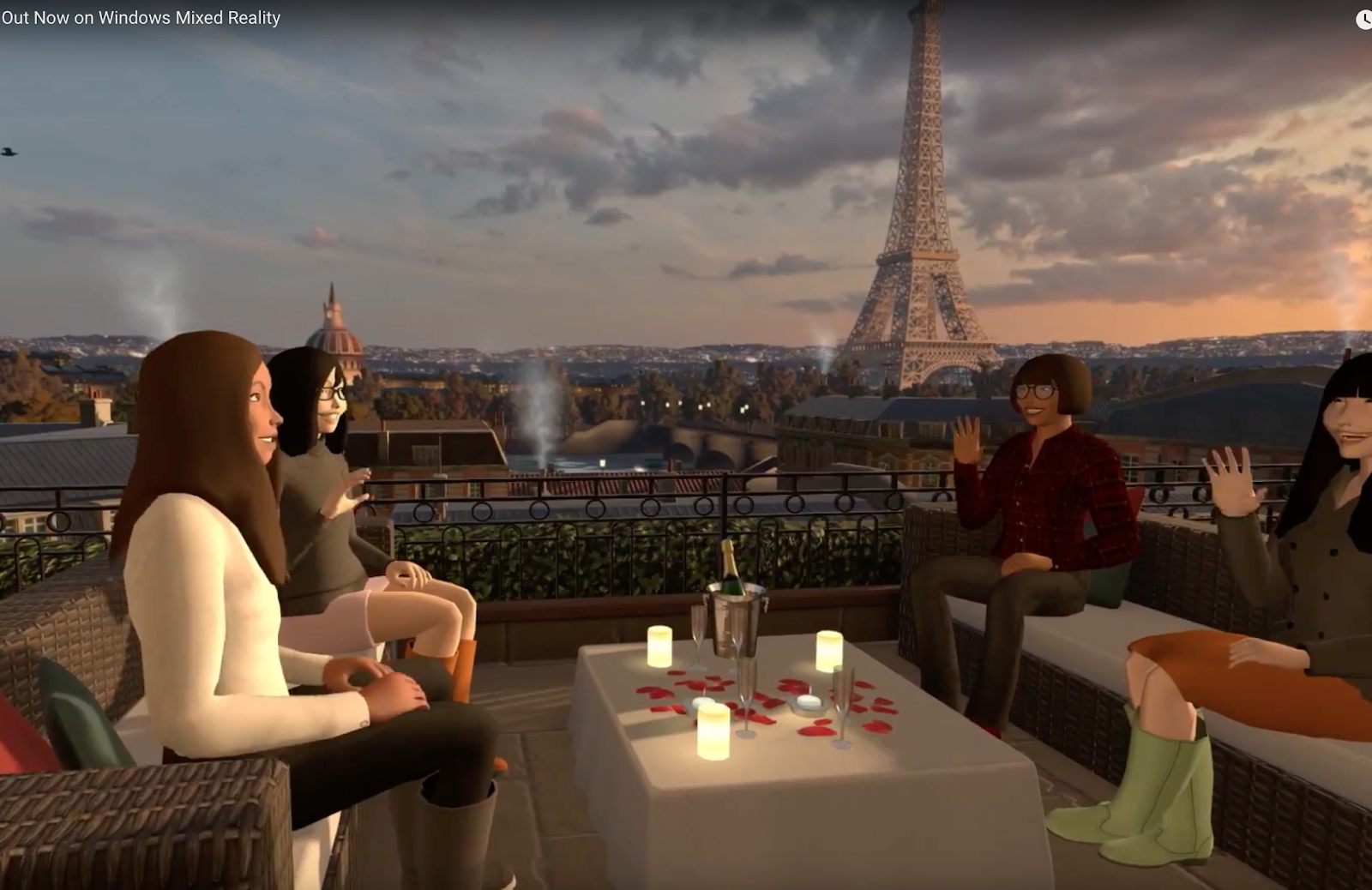
Task: Click the Watch Later clock icon
Action: [x=1364, y=20]
